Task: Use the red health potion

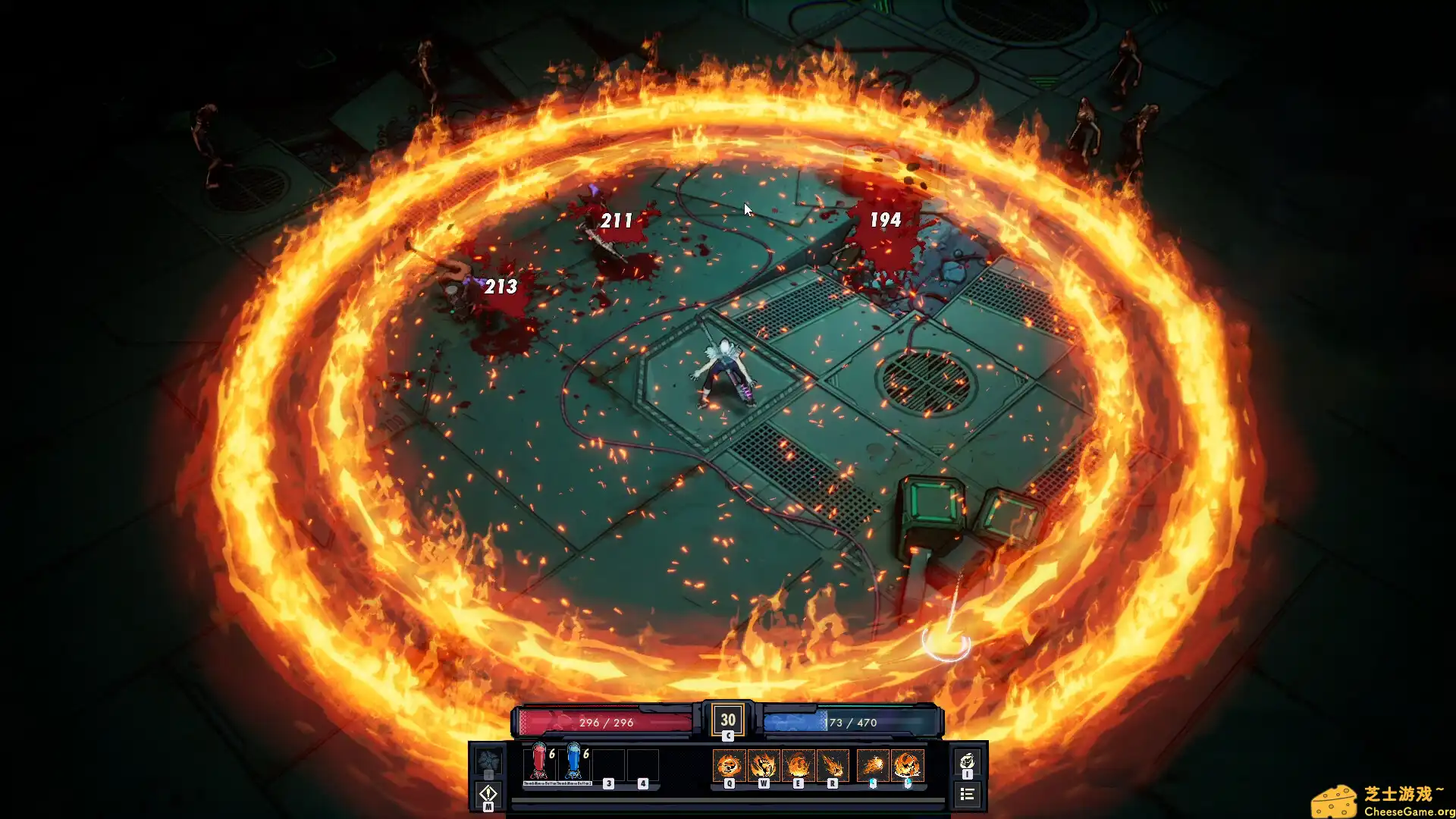Action: (x=538, y=762)
